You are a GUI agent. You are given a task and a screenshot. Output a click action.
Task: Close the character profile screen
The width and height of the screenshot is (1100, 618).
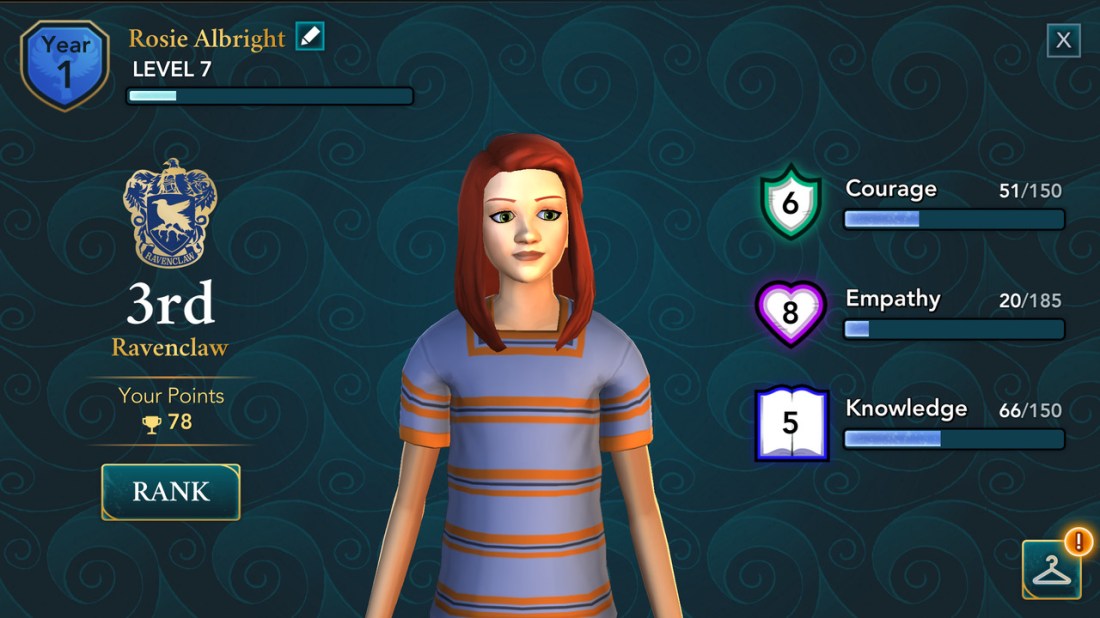click(x=1063, y=41)
